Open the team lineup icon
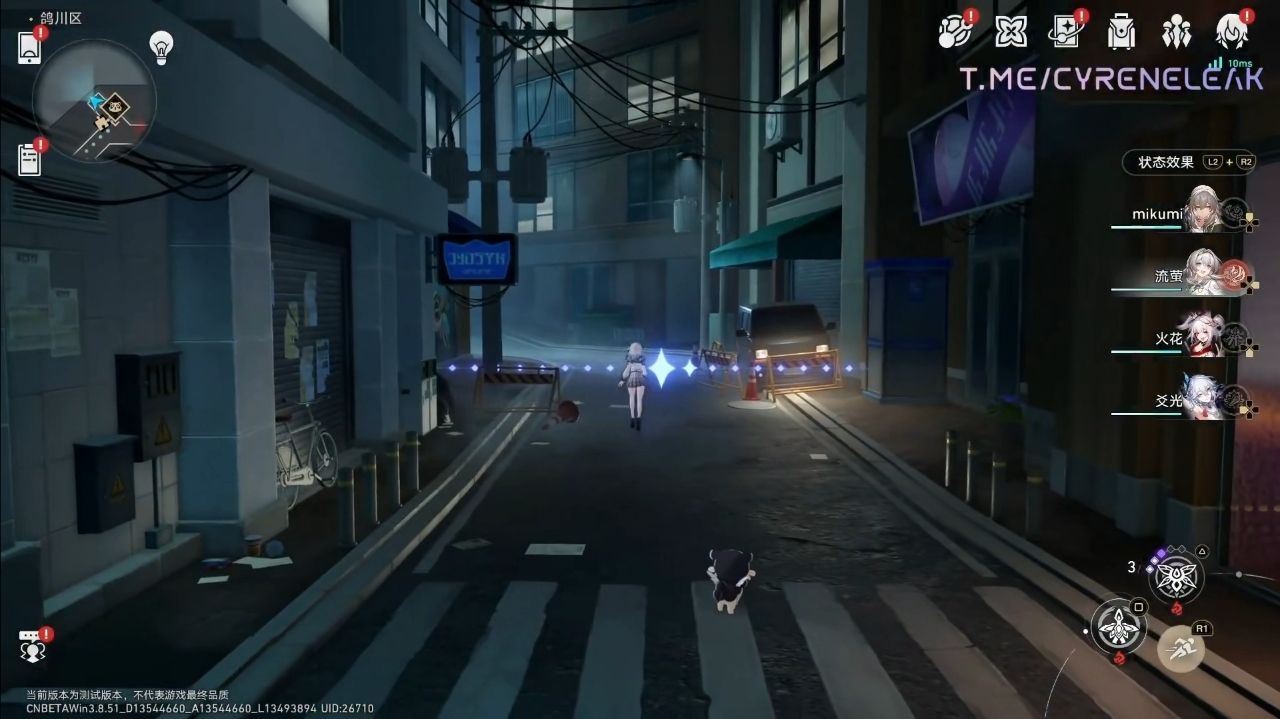1280x719 pixels. [x=1176, y=32]
